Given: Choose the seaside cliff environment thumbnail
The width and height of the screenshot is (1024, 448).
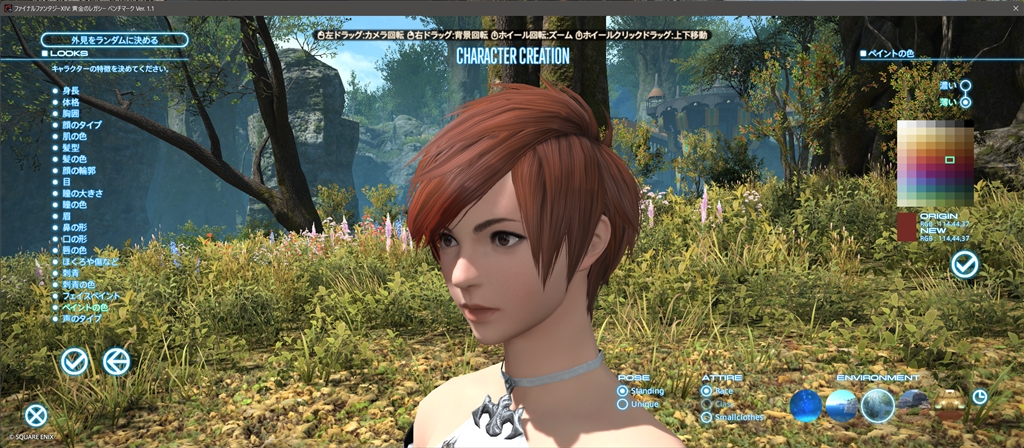Looking at the screenshot, I should click(x=841, y=405).
